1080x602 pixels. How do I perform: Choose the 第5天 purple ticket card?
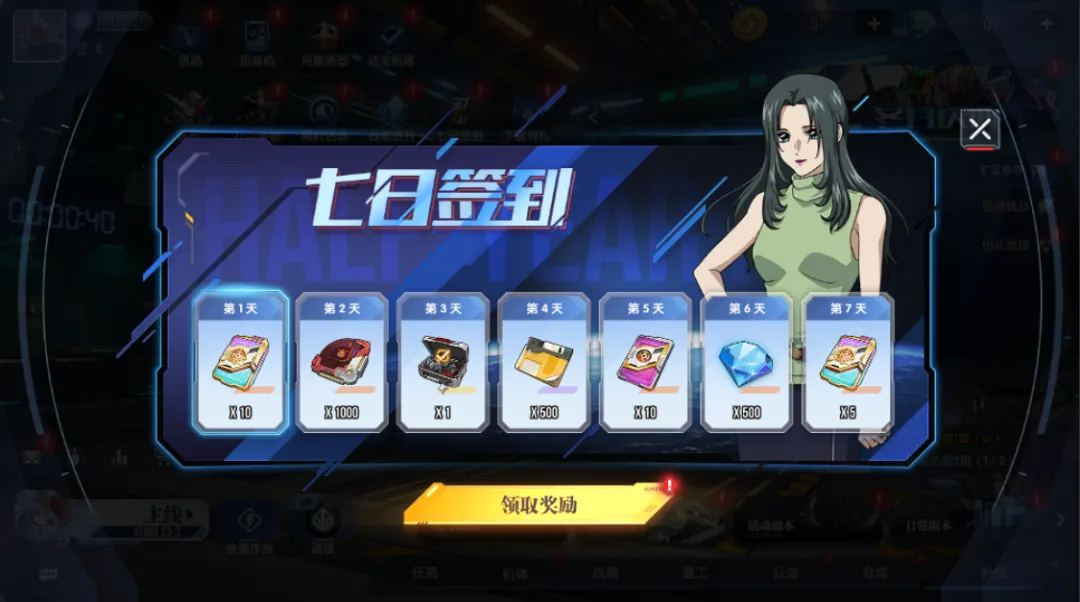point(646,362)
